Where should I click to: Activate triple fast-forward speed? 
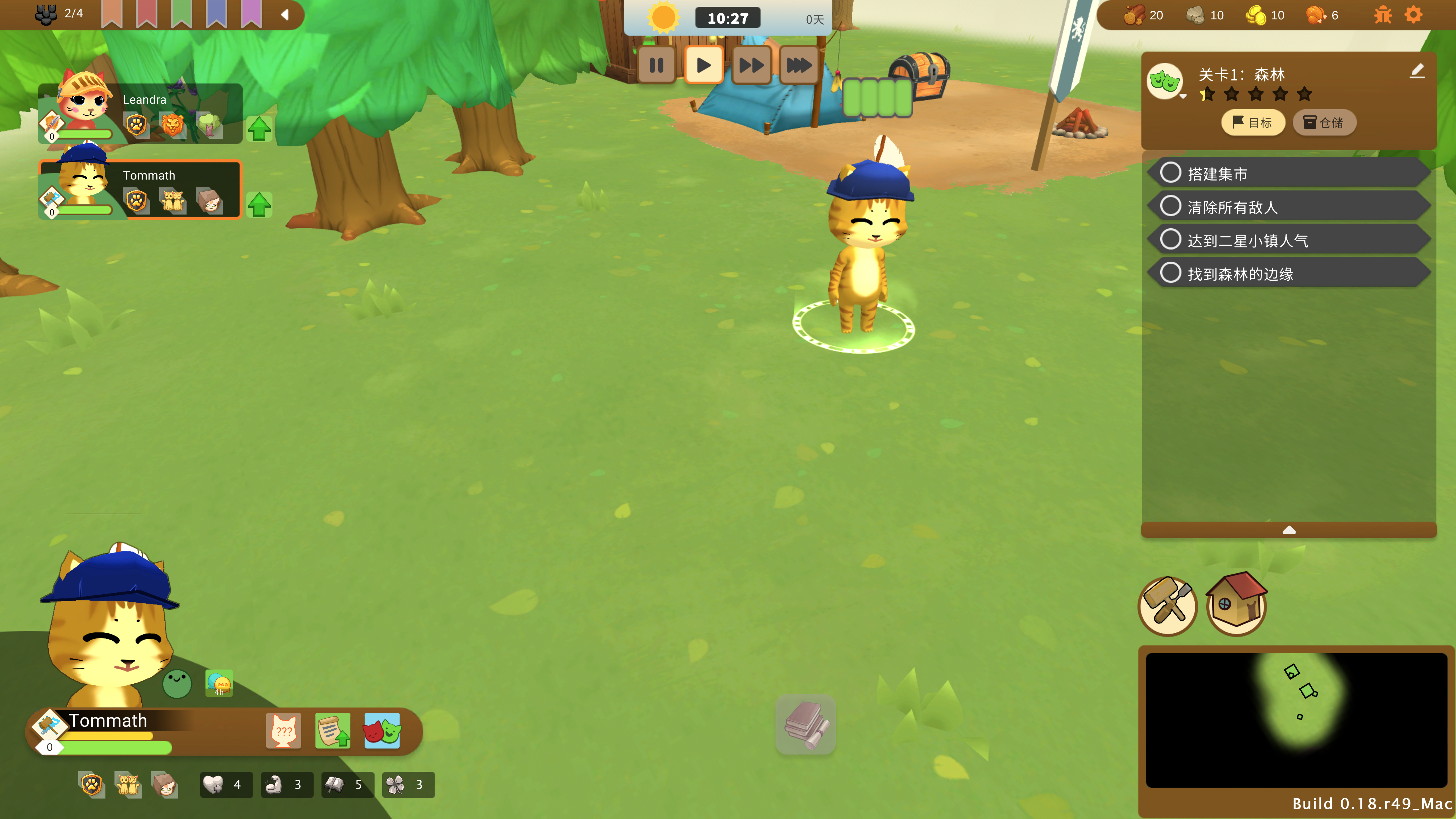pos(799,66)
